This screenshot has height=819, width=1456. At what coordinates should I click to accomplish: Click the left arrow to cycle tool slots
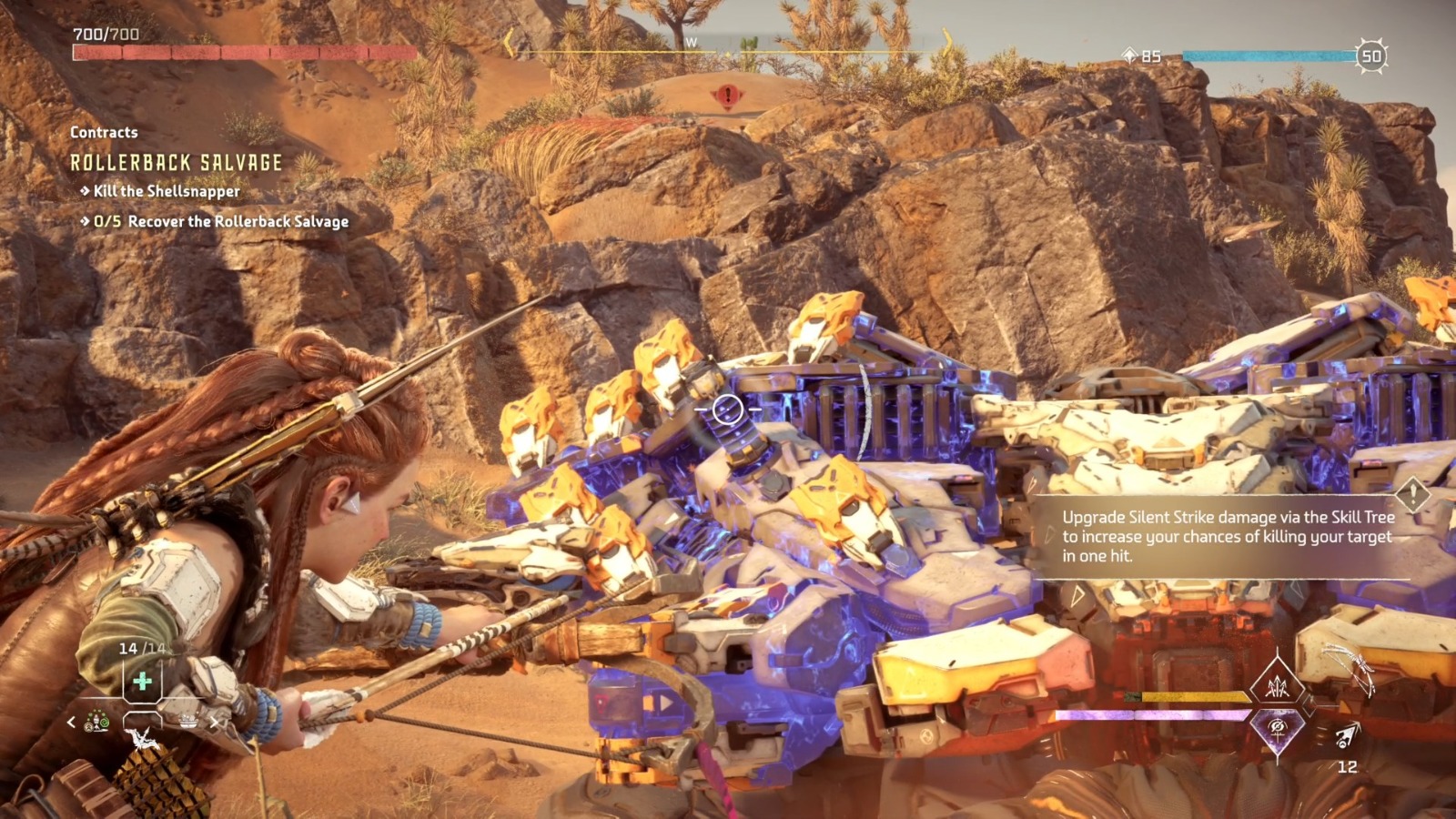(x=70, y=722)
